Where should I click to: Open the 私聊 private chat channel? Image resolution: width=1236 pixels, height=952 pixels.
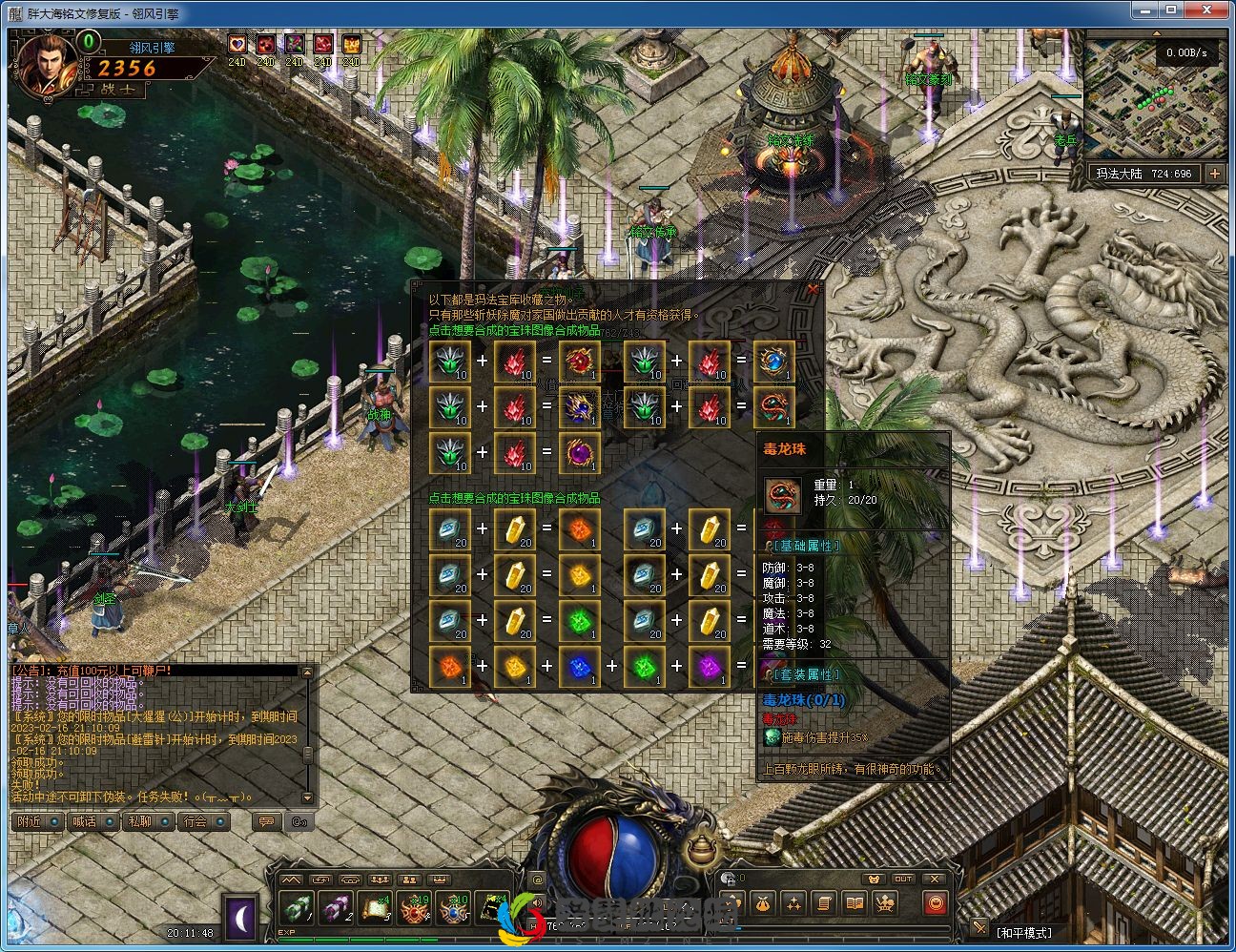(x=147, y=821)
